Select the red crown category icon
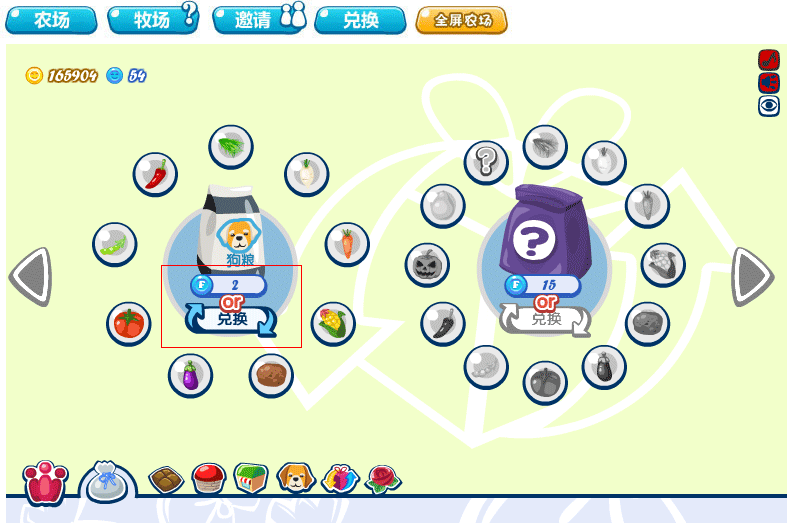 pyautogui.click(x=46, y=482)
